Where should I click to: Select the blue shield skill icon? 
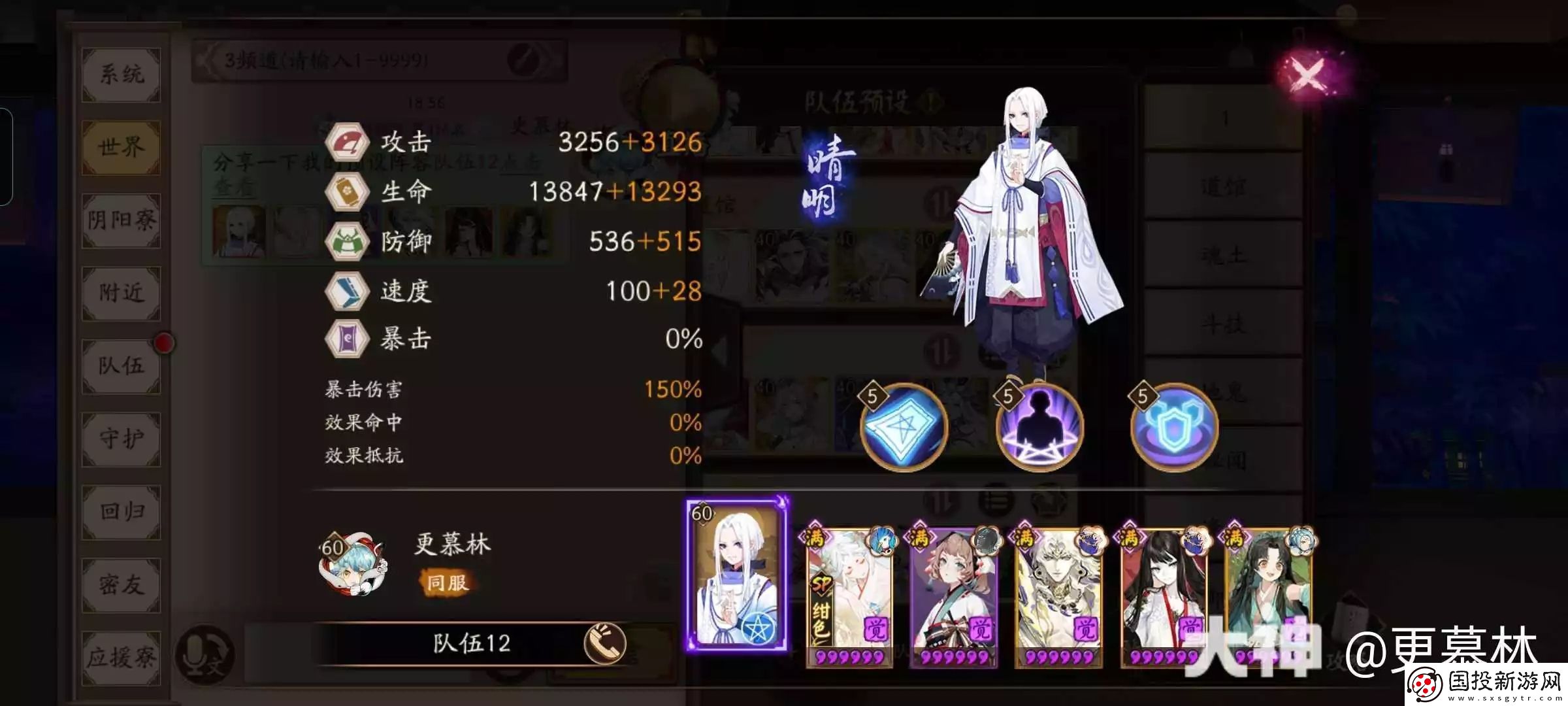pyautogui.click(x=1175, y=428)
